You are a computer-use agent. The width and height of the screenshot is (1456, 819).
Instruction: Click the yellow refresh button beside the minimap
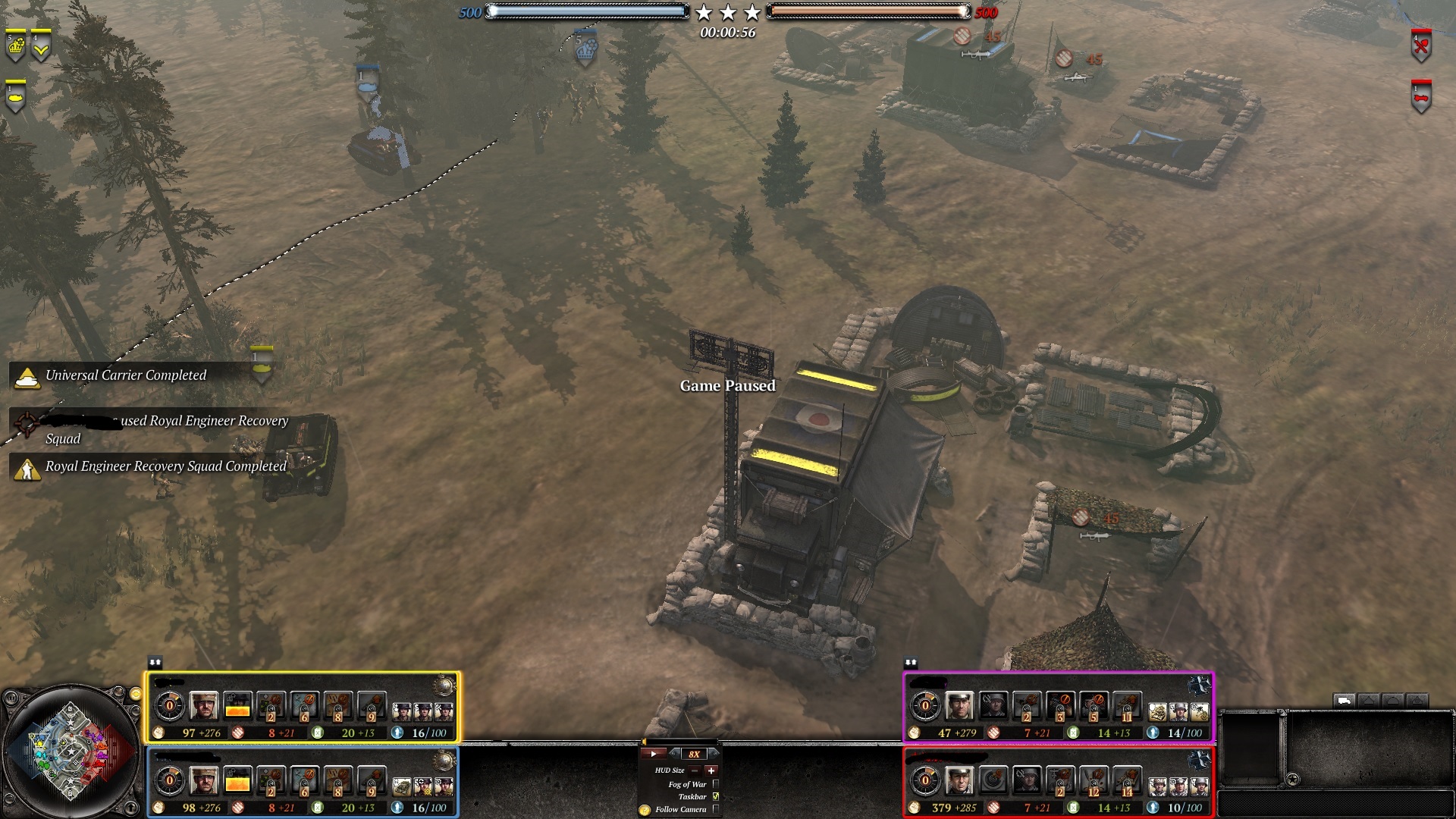pyautogui.click(x=135, y=694)
